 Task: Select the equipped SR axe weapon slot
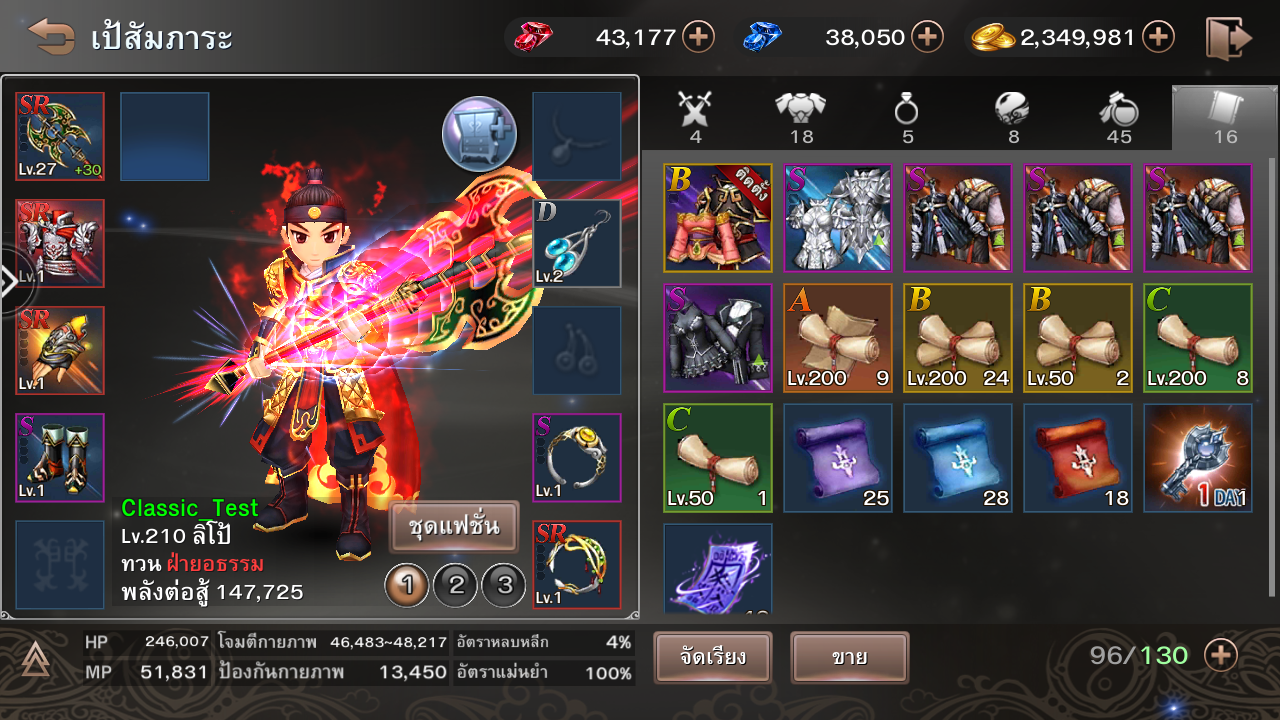60,137
